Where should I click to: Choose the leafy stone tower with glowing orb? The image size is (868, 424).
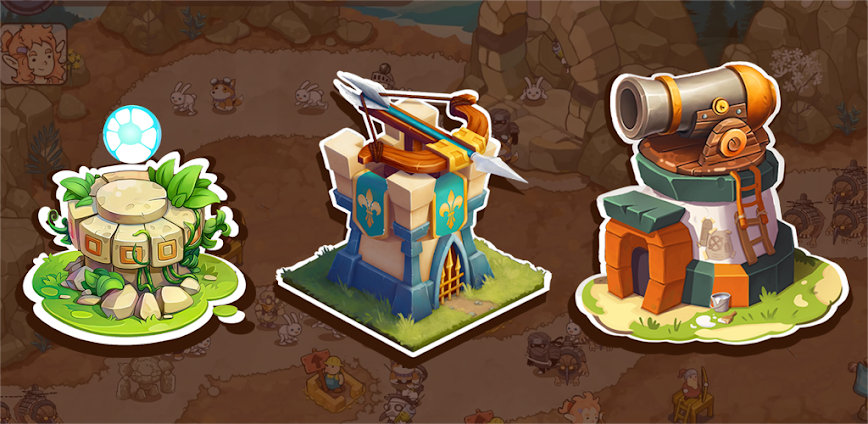(x=140, y=235)
